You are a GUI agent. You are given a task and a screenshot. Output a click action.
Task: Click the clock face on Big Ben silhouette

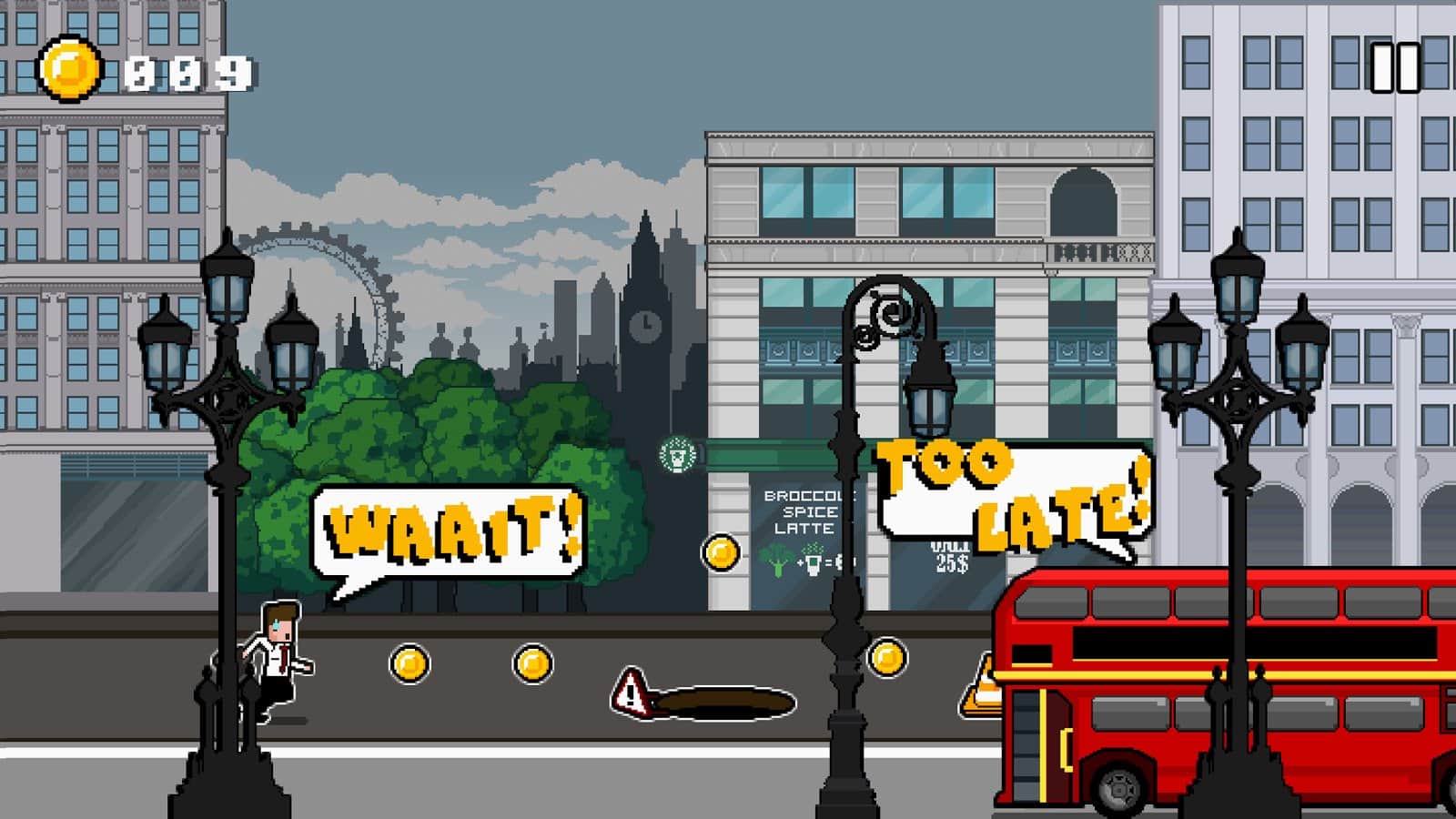(647, 323)
